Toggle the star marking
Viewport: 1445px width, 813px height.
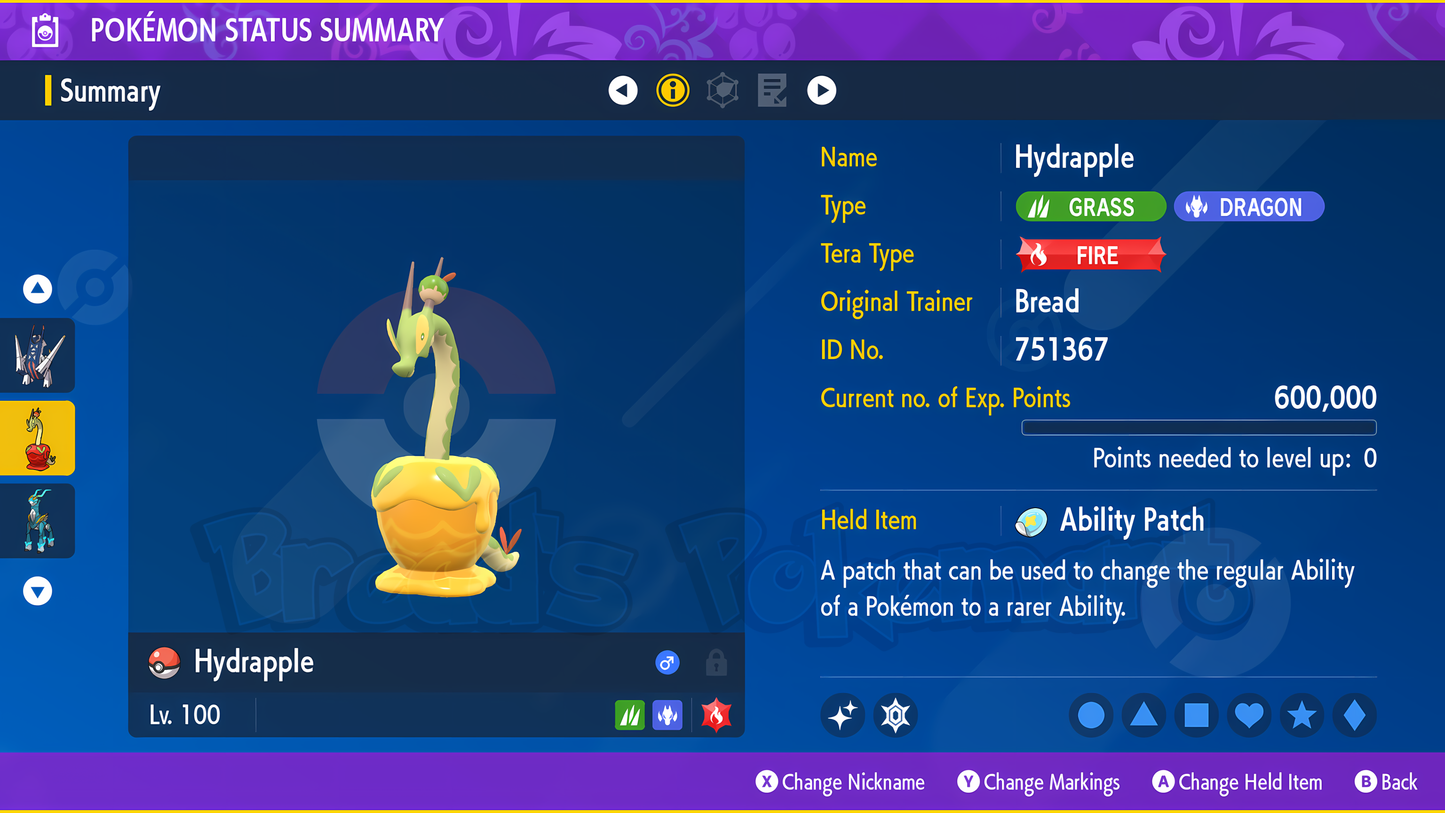point(1302,715)
